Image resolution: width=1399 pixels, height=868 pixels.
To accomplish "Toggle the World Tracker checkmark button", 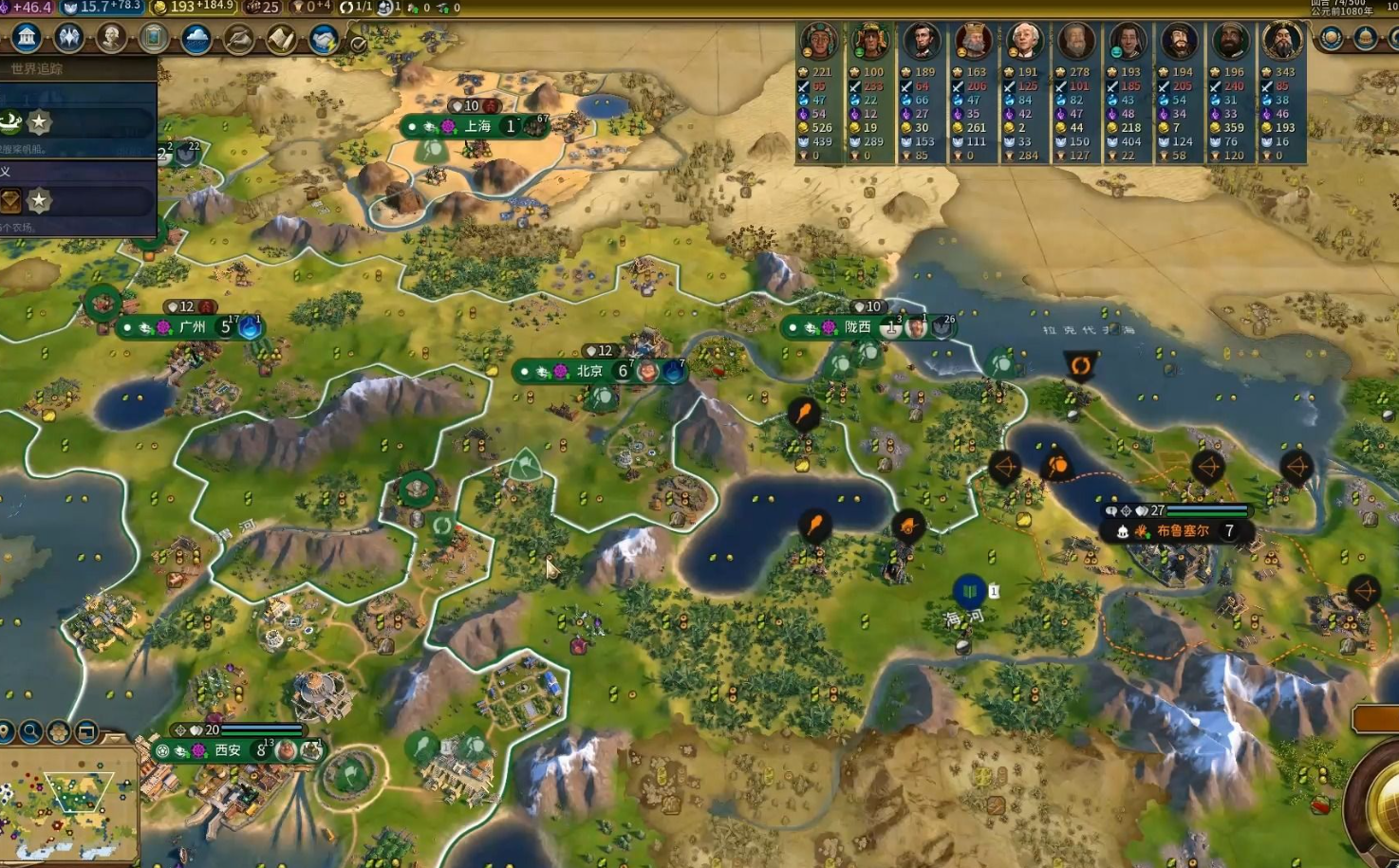I will (358, 44).
